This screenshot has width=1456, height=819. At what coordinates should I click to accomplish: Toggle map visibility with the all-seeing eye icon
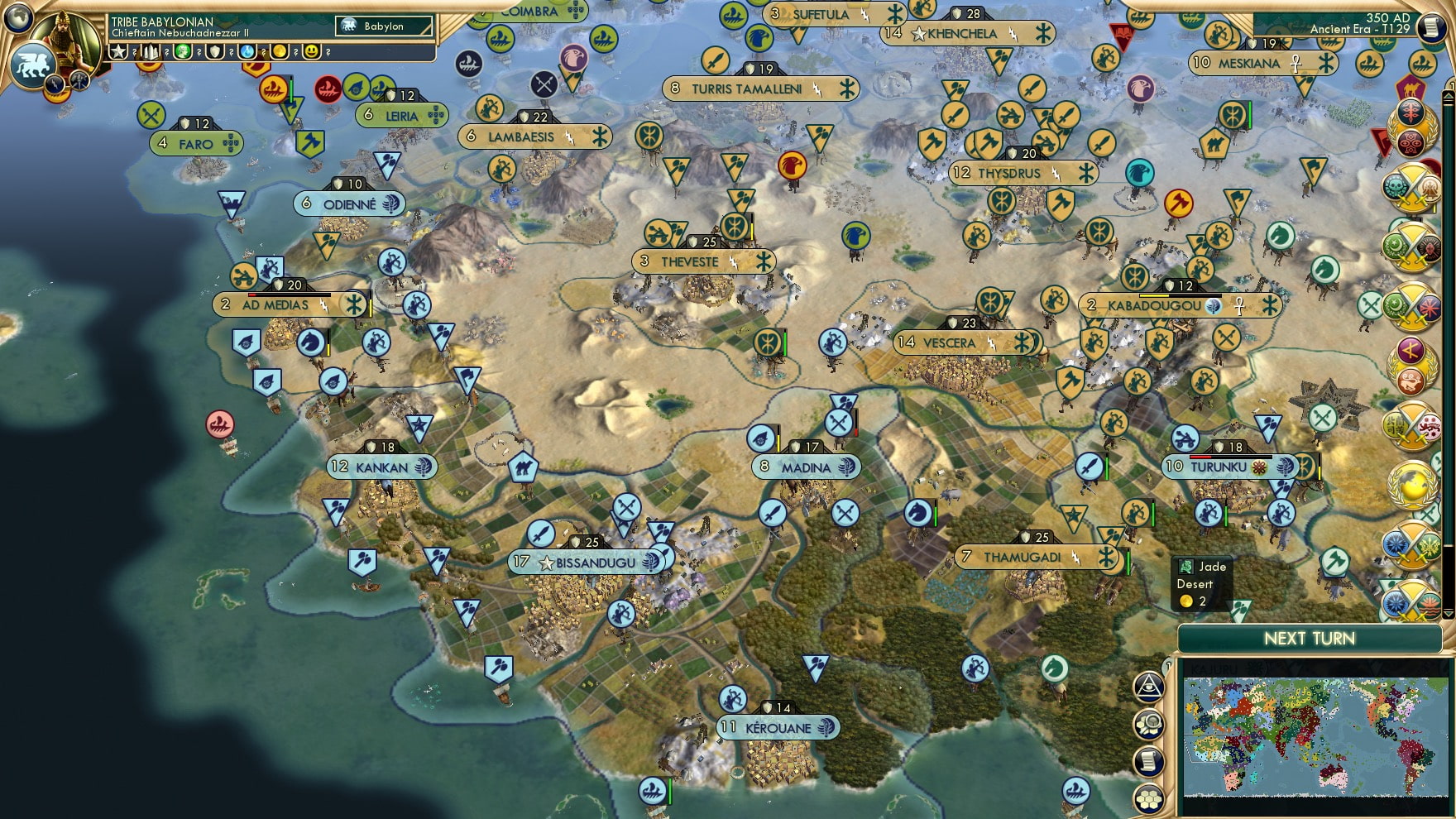coord(1149,686)
